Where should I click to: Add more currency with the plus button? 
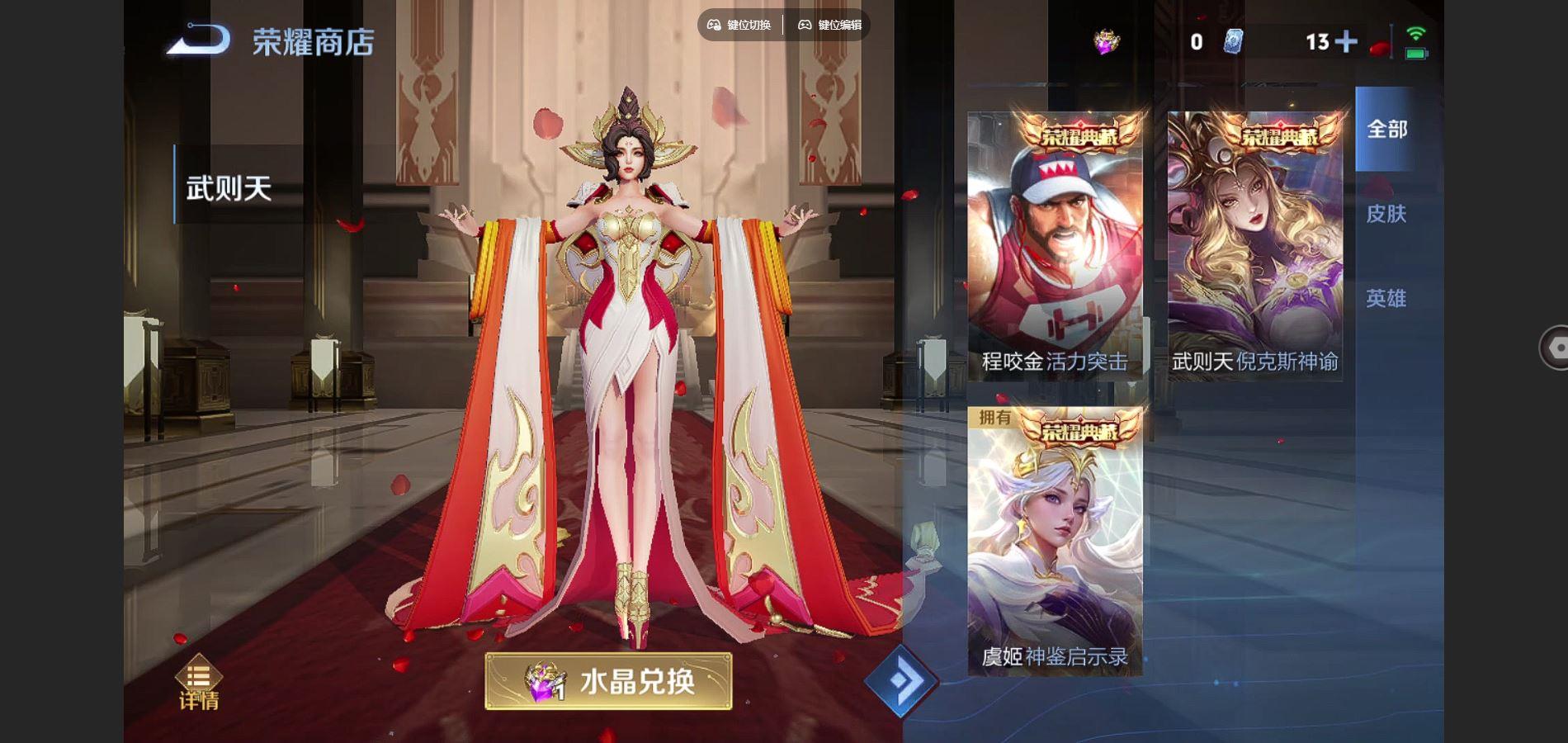coord(1345,41)
